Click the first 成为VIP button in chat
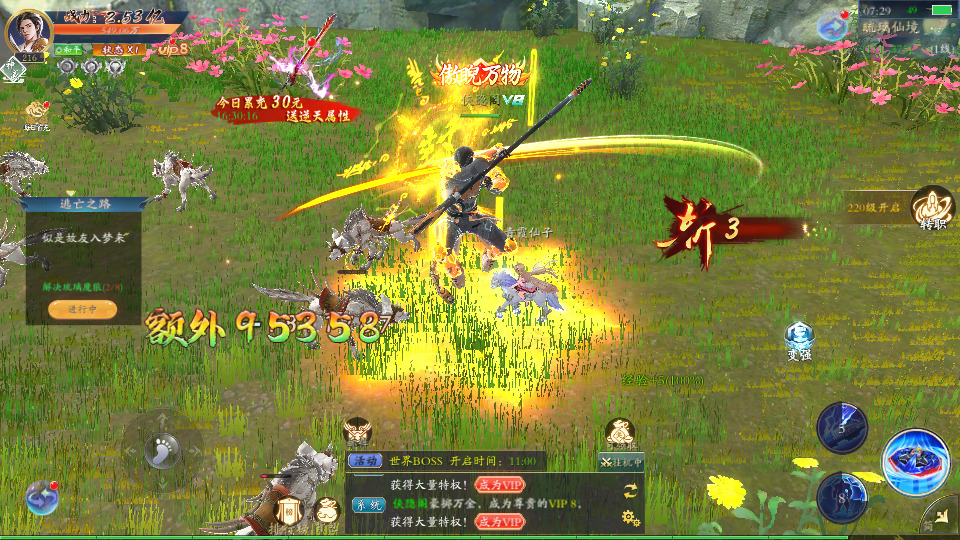960x540 pixels. pos(499,484)
